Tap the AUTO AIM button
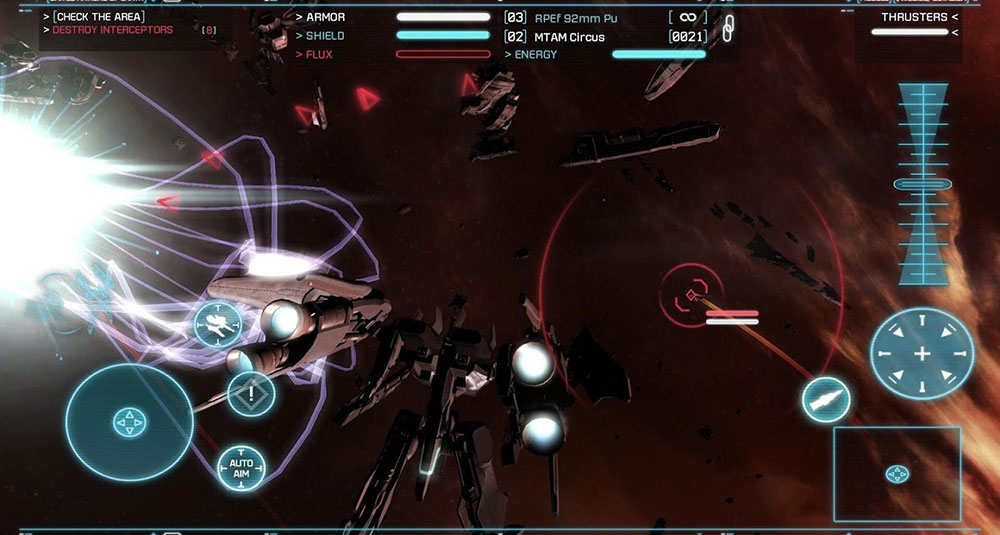1000x535 pixels. [x=241, y=466]
